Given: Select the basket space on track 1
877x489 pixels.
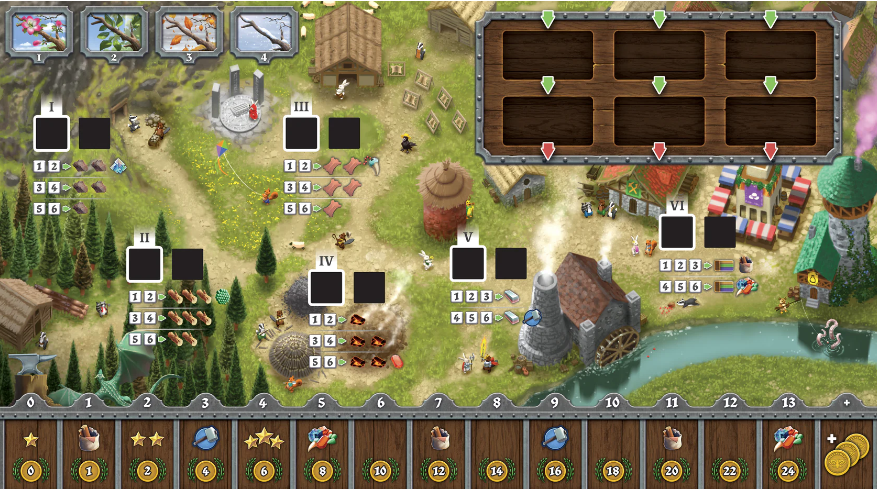Looking at the screenshot, I should pyautogui.click(x=88, y=448).
